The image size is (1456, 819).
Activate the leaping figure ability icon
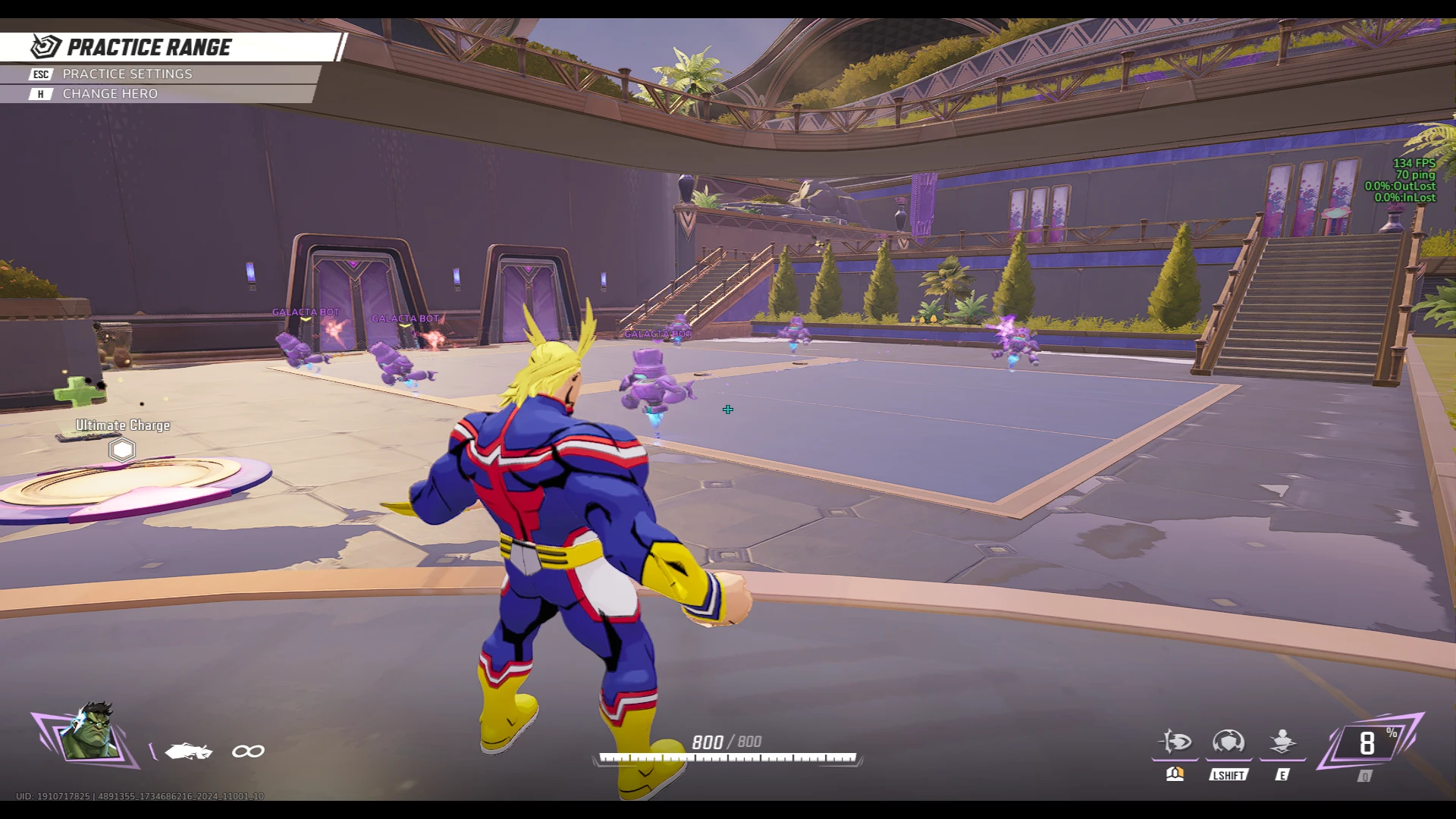(x=1282, y=742)
